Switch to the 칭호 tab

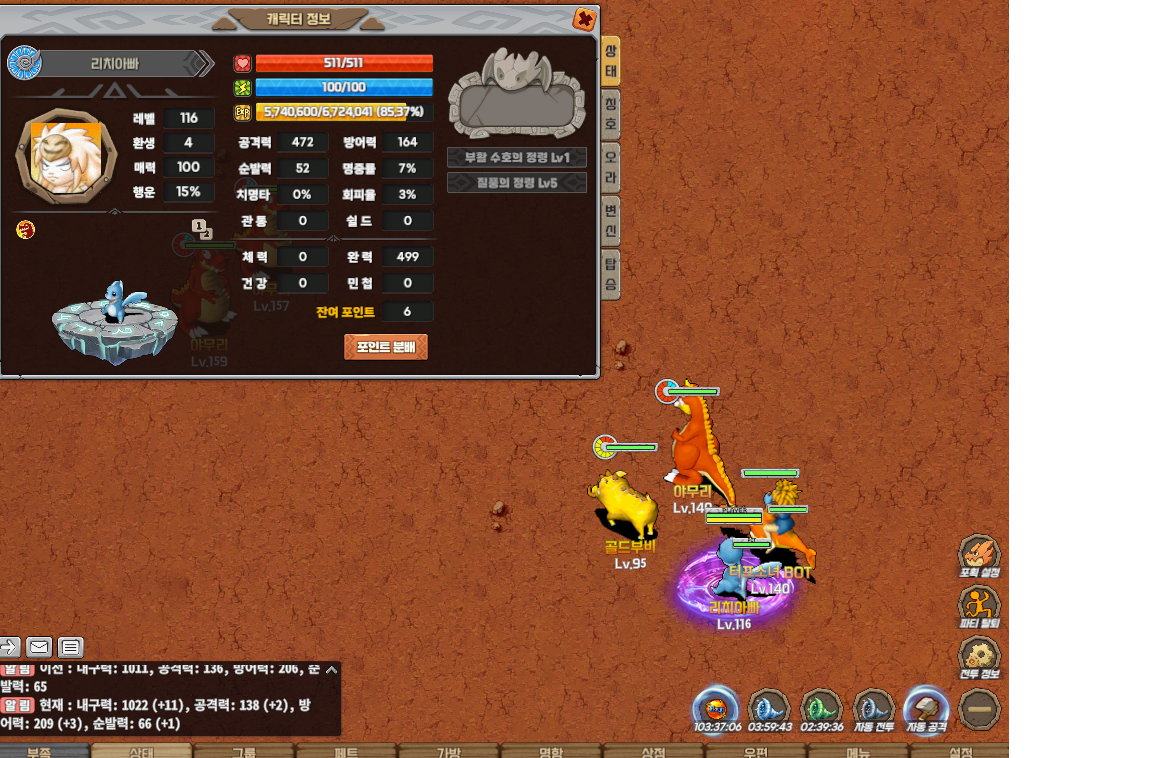pyautogui.click(x=611, y=115)
